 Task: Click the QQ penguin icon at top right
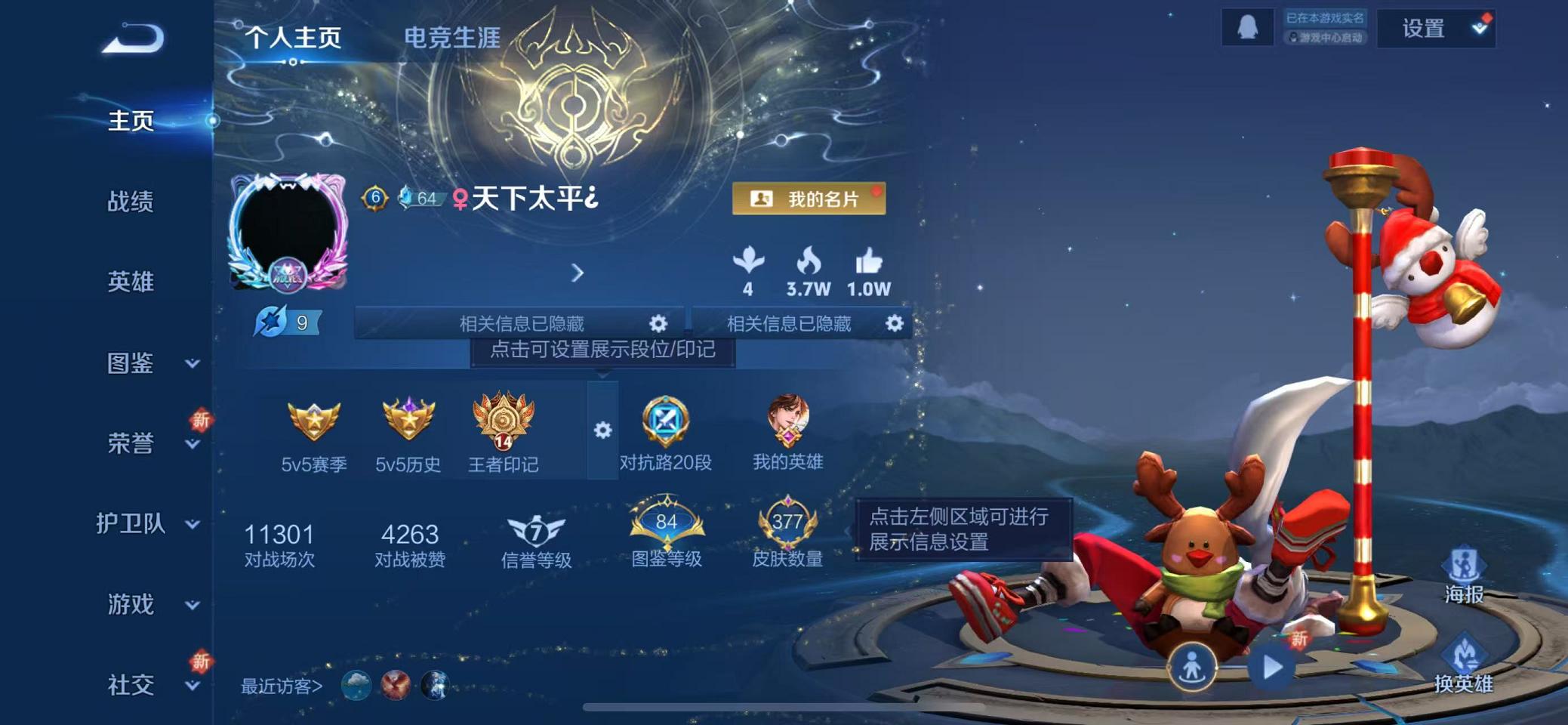pyautogui.click(x=1246, y=29)
